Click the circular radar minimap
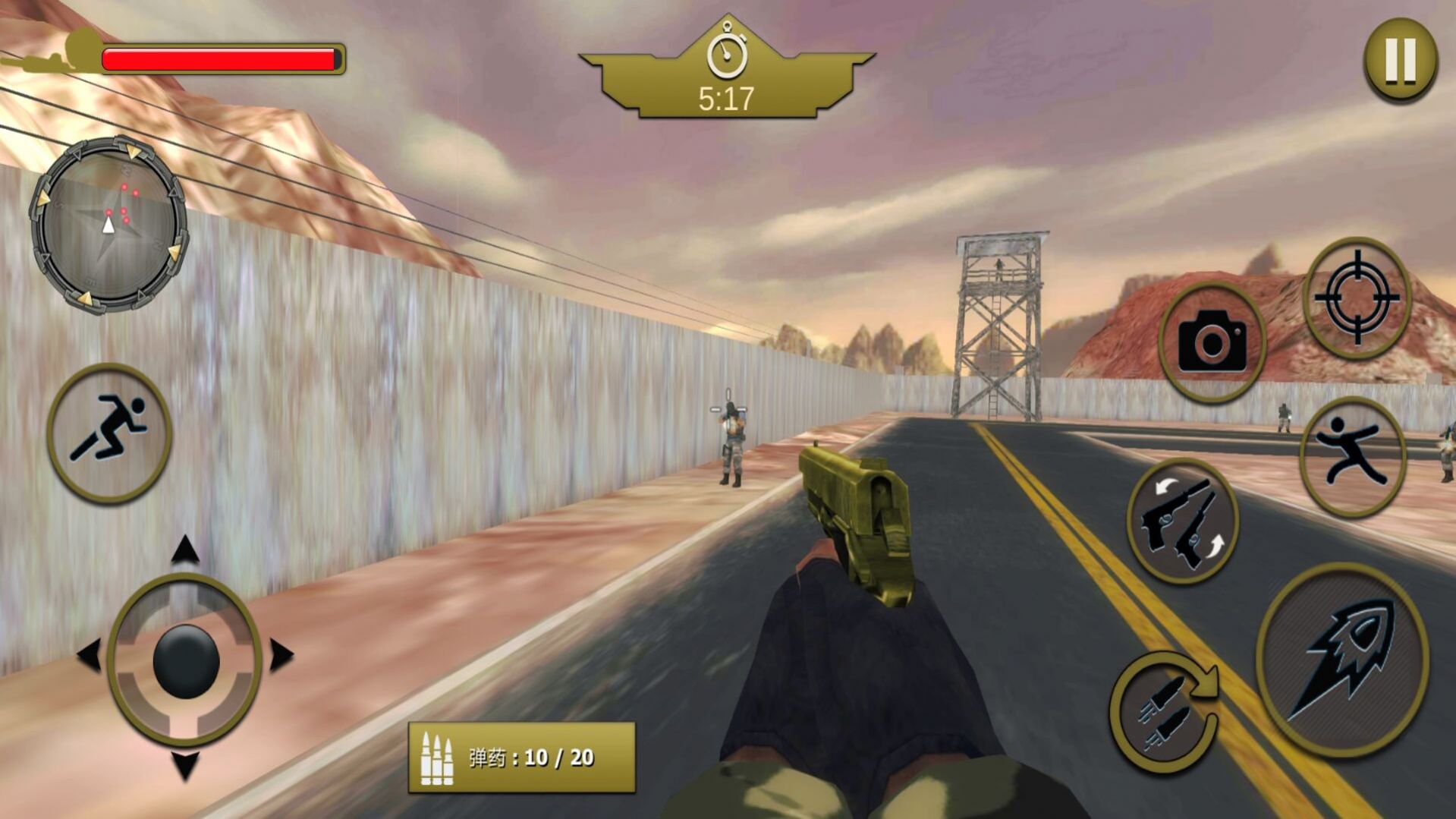1456x819 pixels. [x=108, y=224]
